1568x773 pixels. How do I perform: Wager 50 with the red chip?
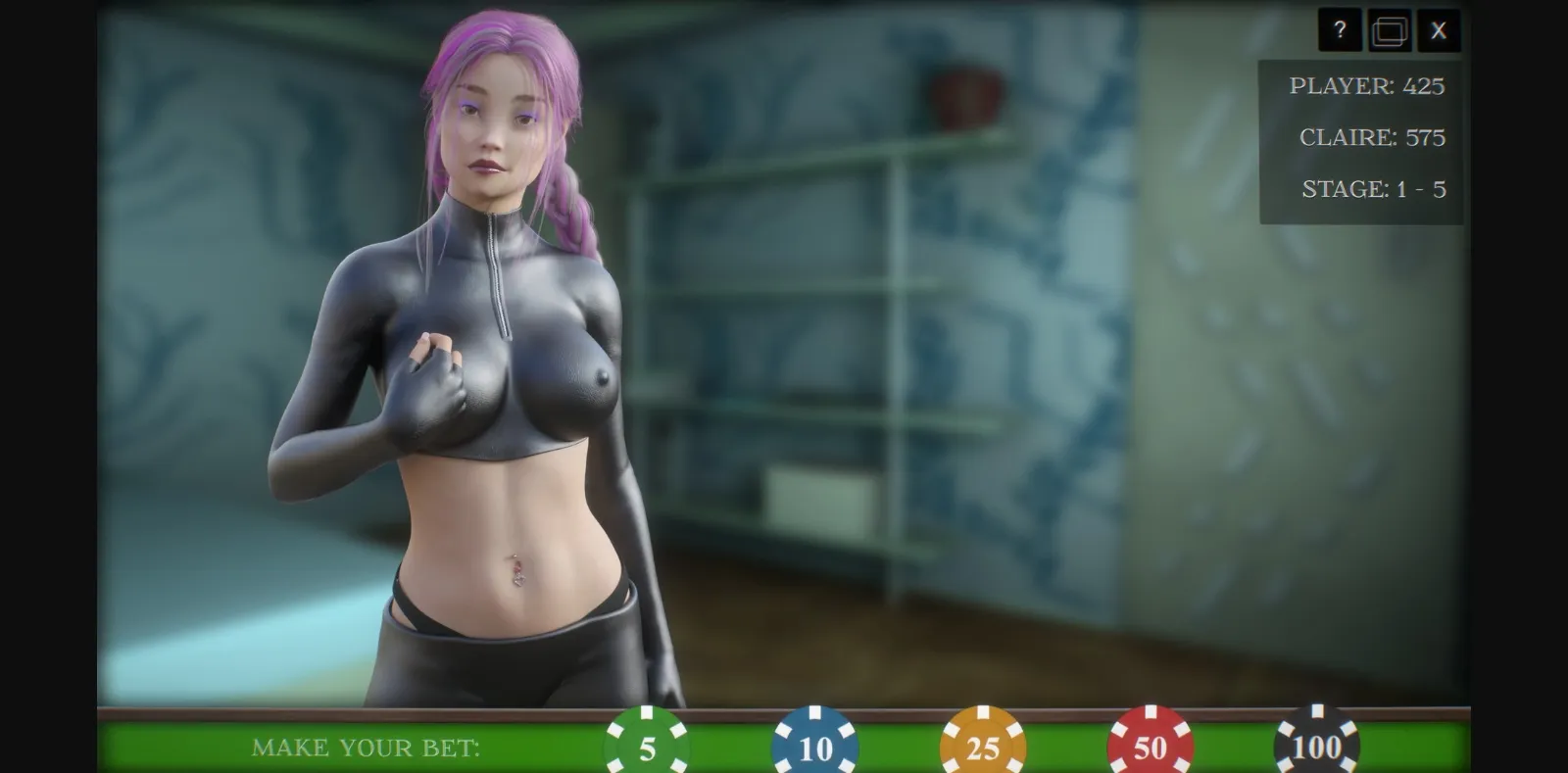coord(1150,747)
